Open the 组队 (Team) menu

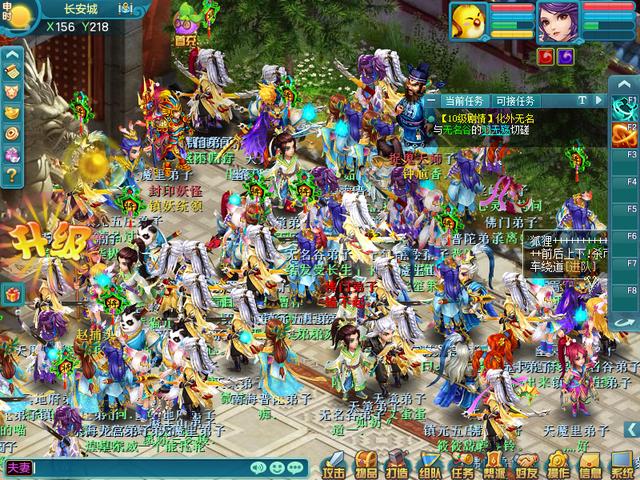click(x=430, y=466)
